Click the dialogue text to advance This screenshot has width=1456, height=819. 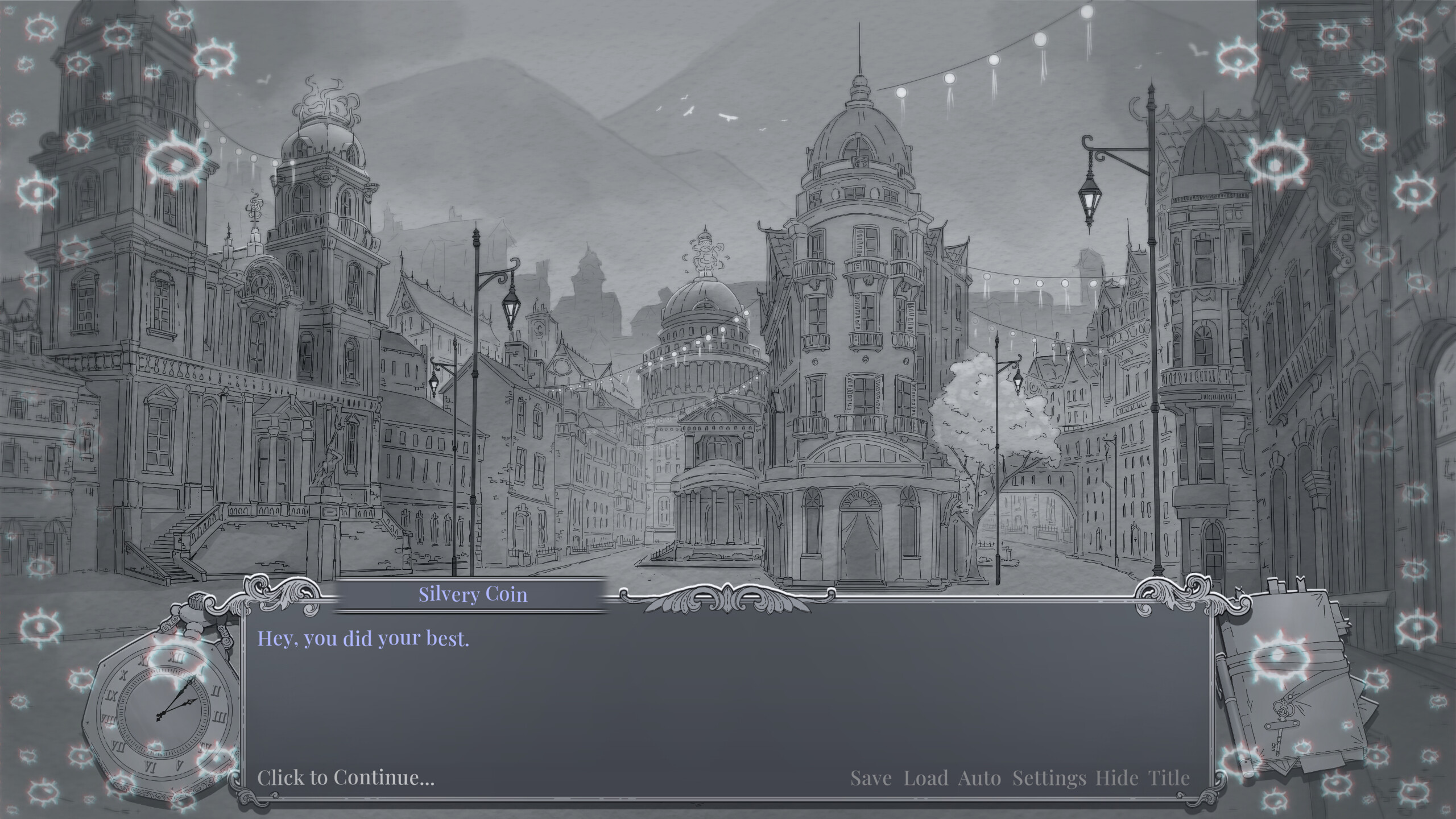click(x=364, y=639)
